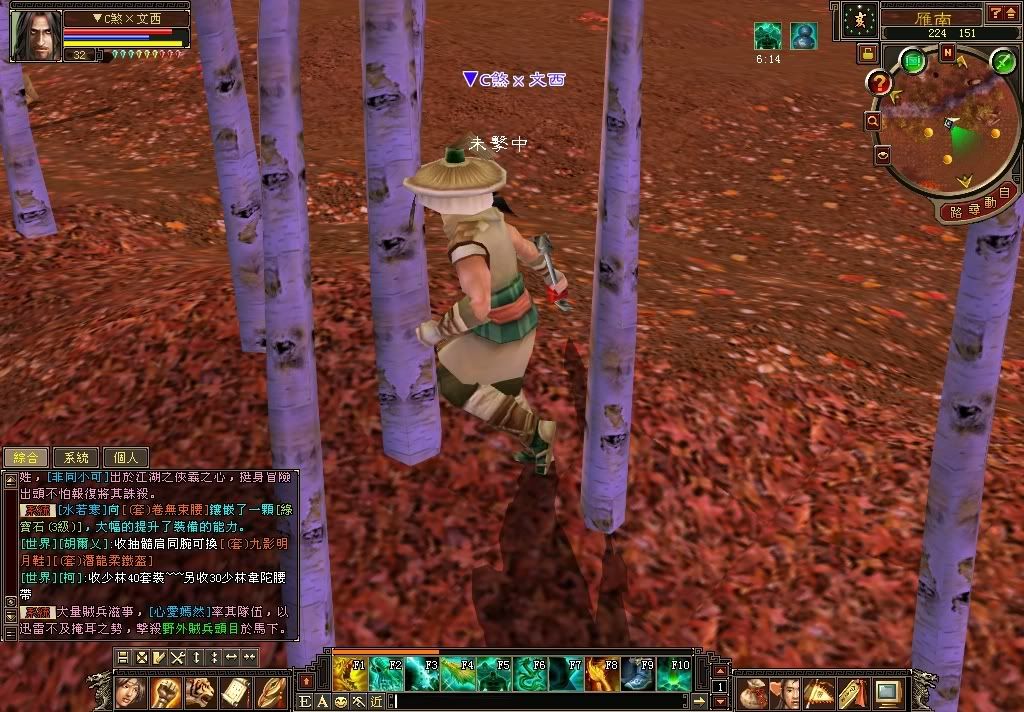The width and height of the screenshot is (1024, 712).
Task: Click the red question mark minimap button
Action: click(880, 83)
